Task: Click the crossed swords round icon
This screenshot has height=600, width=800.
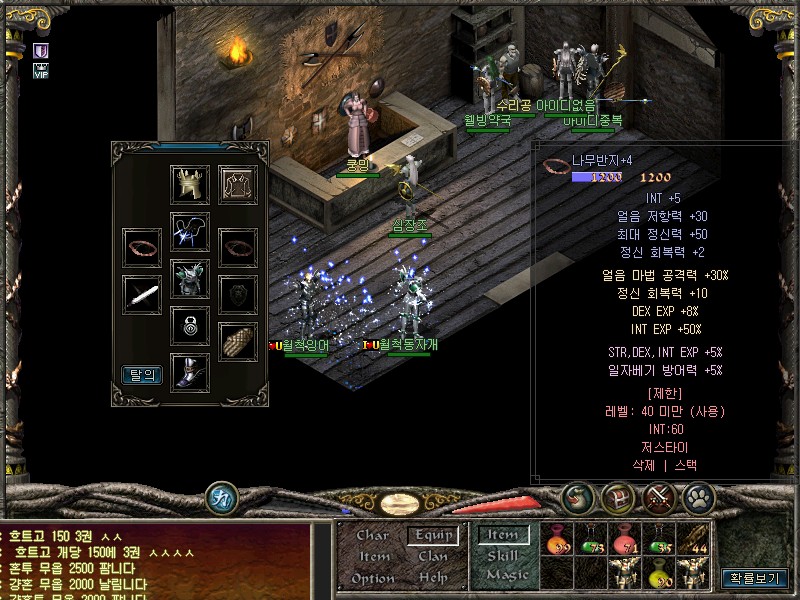Action: click(x=659, y=497)
